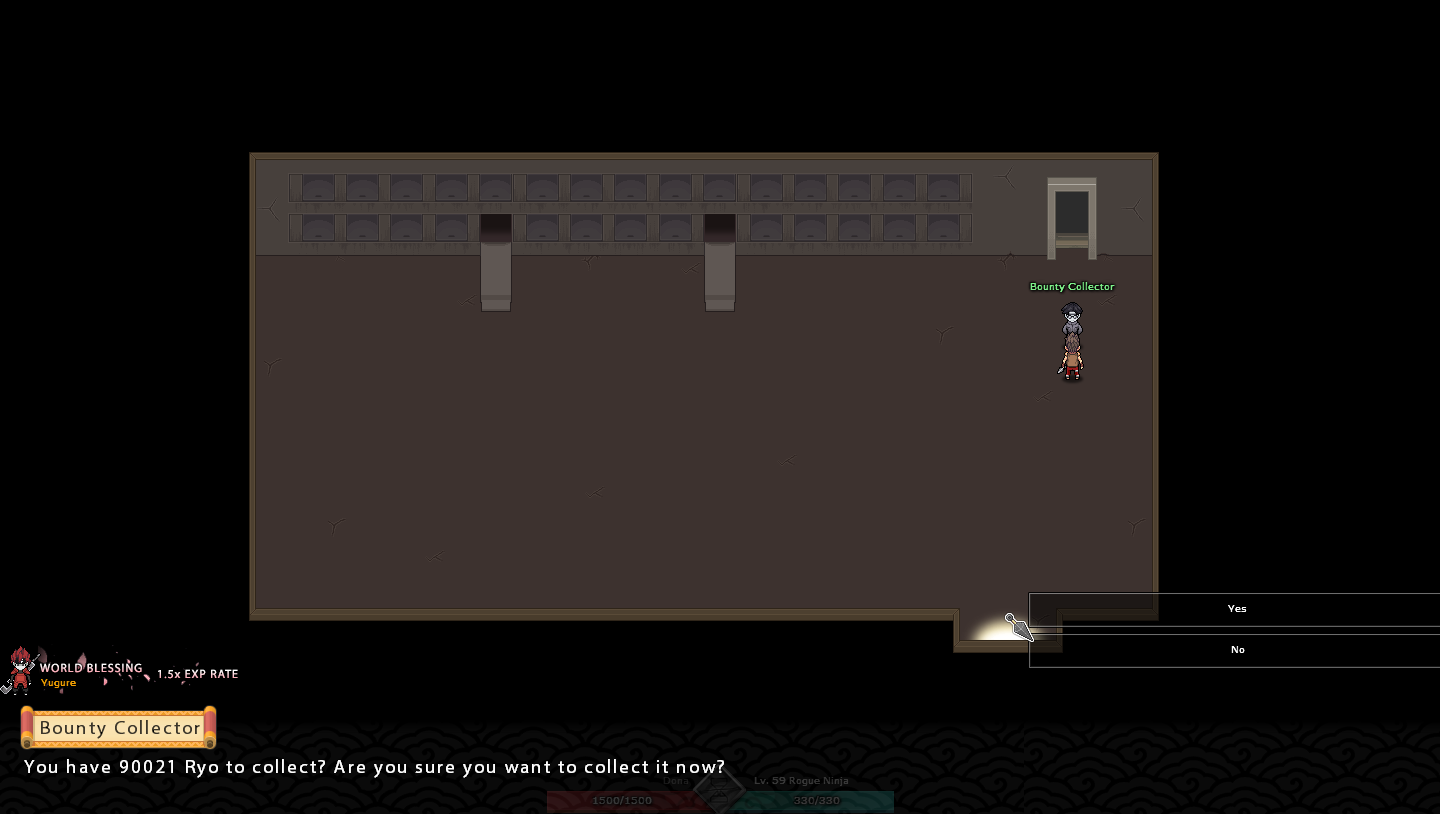
Task: Select No to decline collecting Ryo
Action: [1236, 650]
